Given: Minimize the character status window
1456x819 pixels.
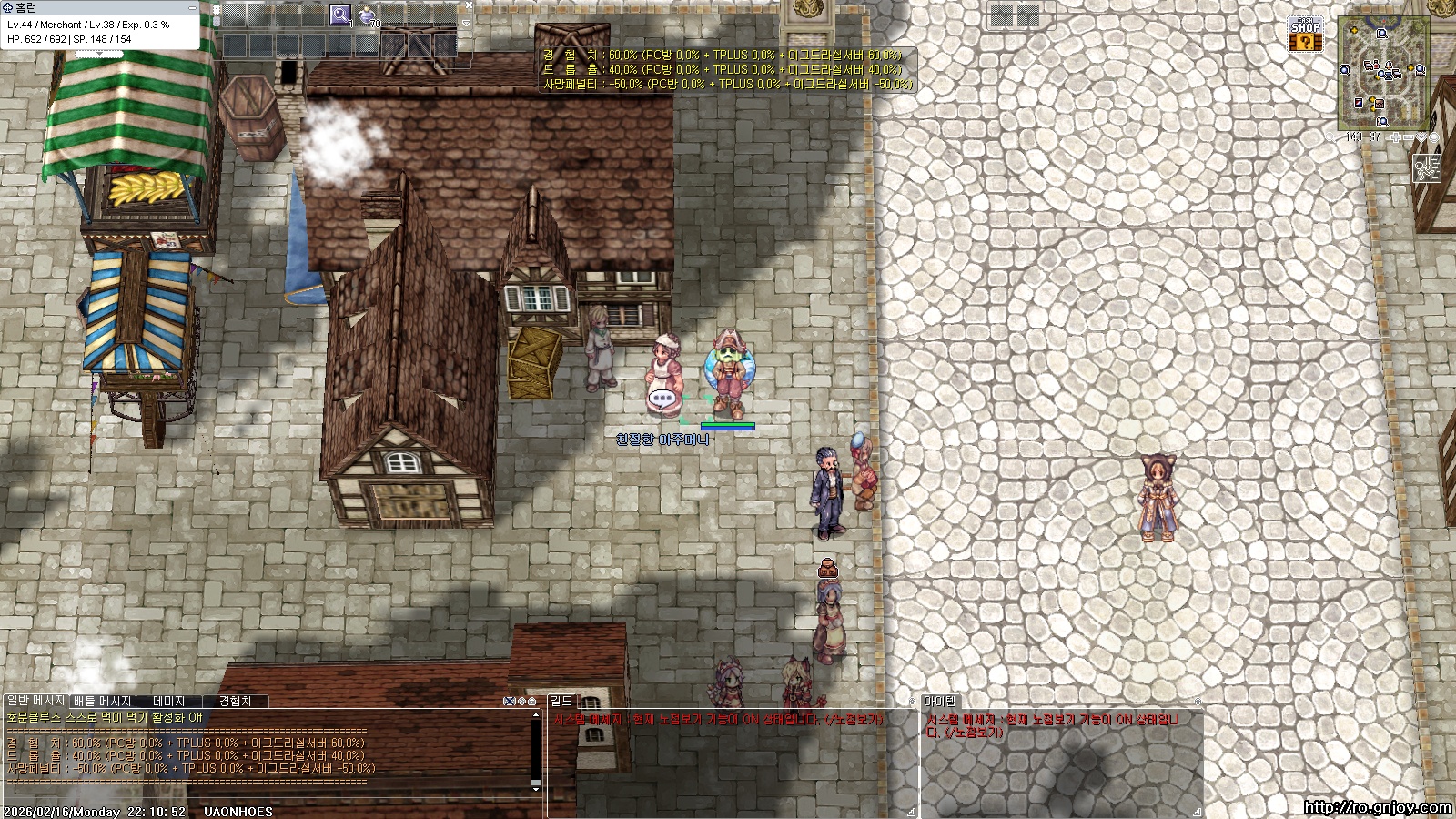Looking at the screenshot, I should pyautogui.click(x=191, y=7).
